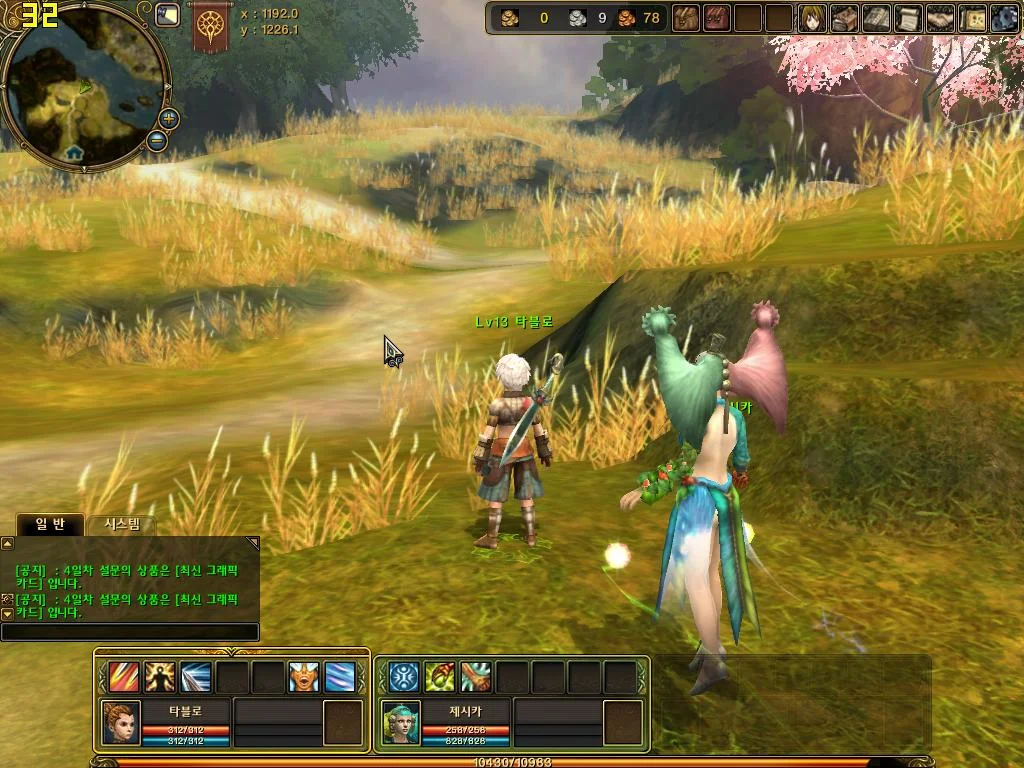Viewport: 1024px width, 768px height.
Task: Zoom out the minimap with minus button
Action: (x=157, y=140)
